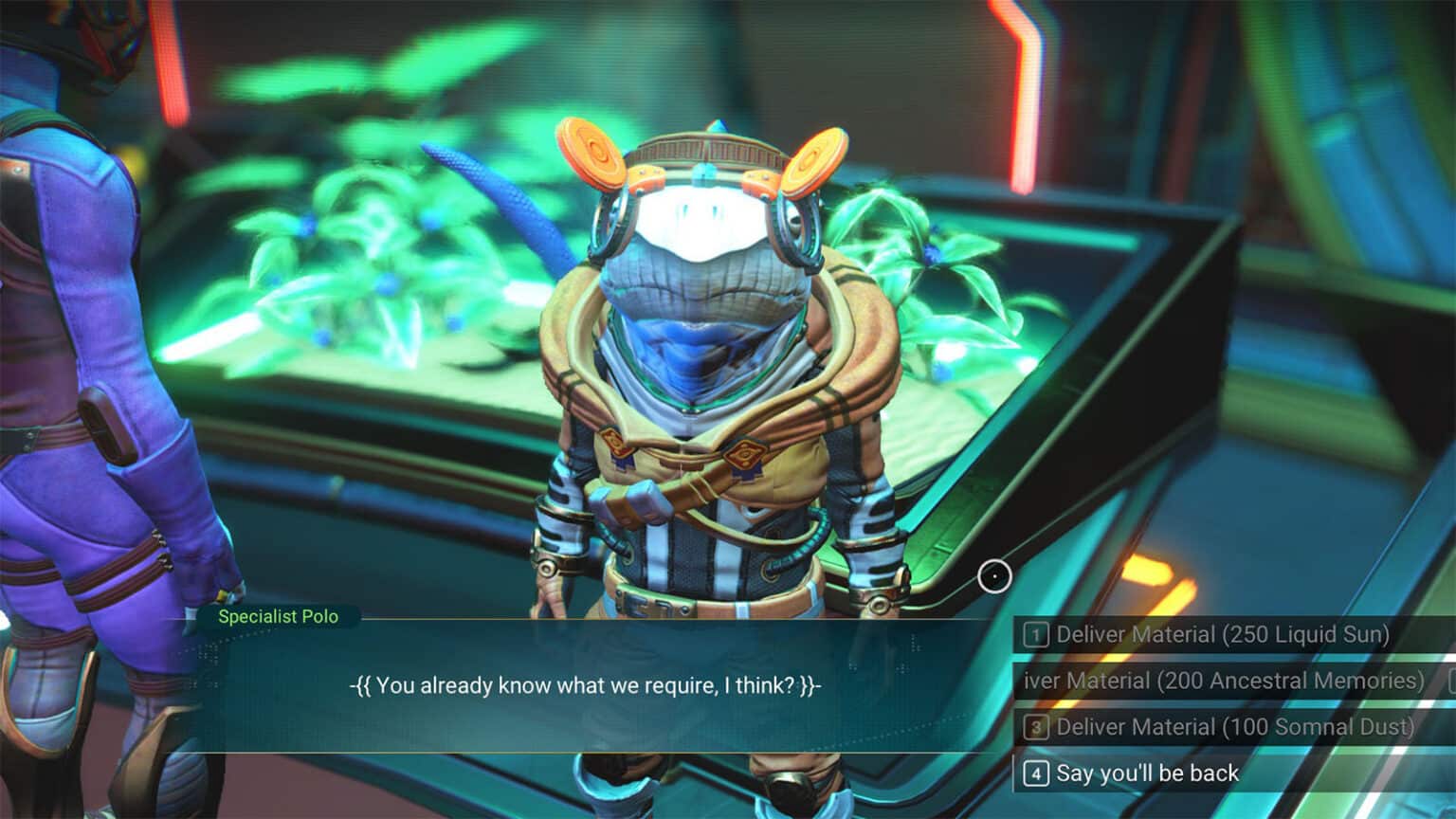Pick Deliver Material (100 Somnal Dust)

coord(1232,727)
